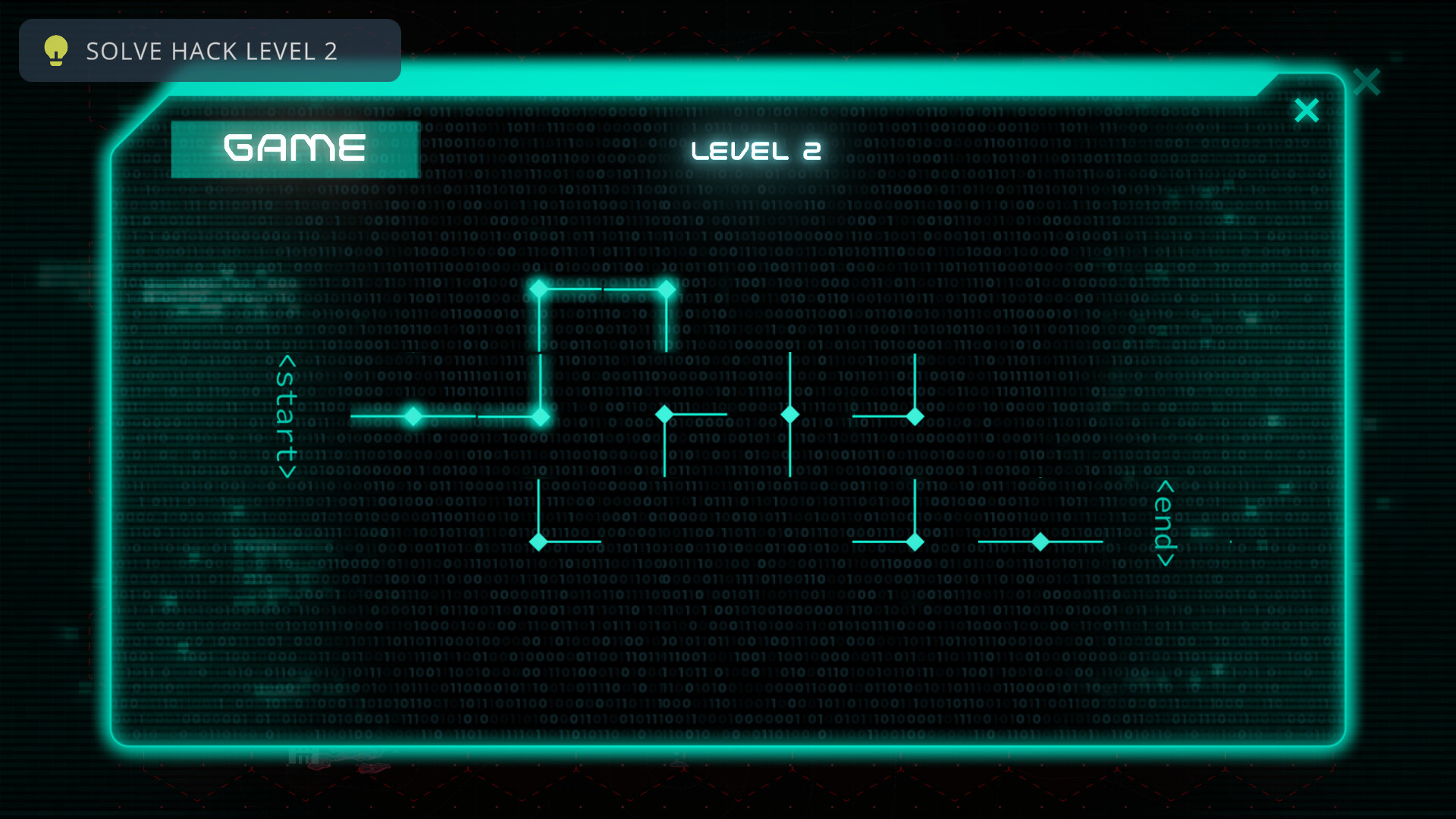Viewport: 1456px width, 819px height.
Task: Rotate the pipe node connected to the start line
Action: click(414, 416)
